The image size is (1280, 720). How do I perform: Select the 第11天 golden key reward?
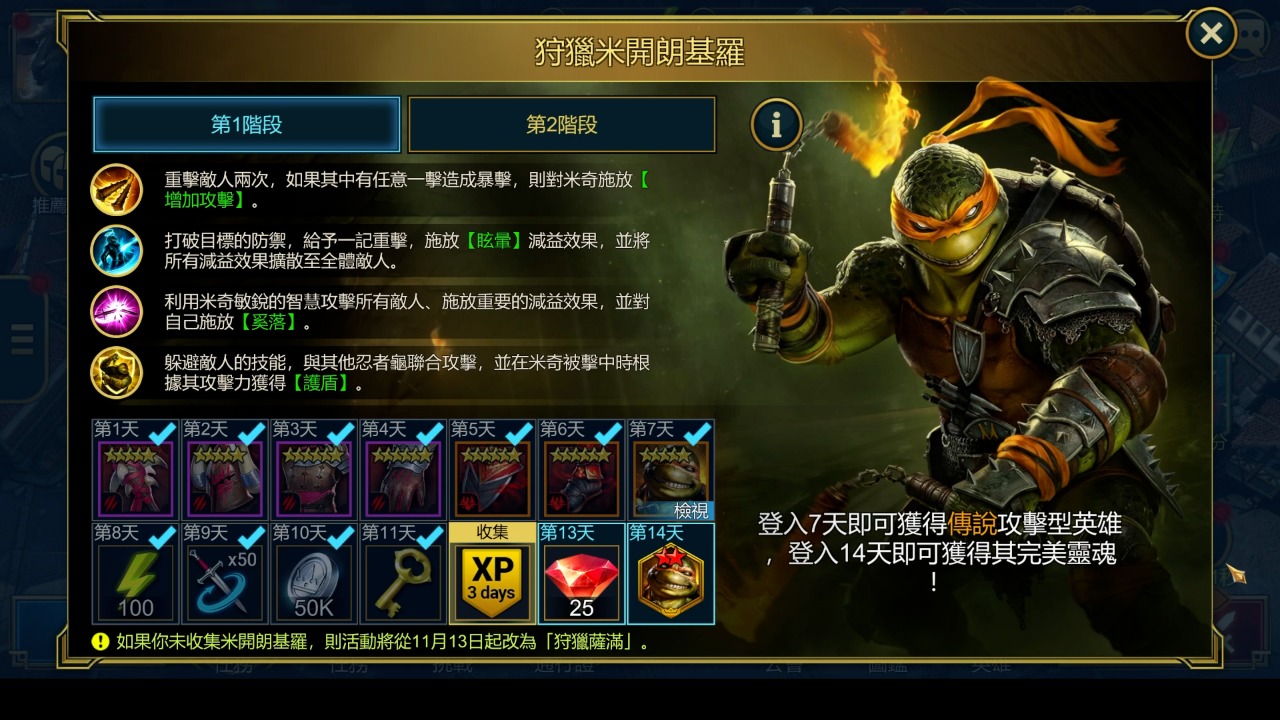click(x=403, y=574)
